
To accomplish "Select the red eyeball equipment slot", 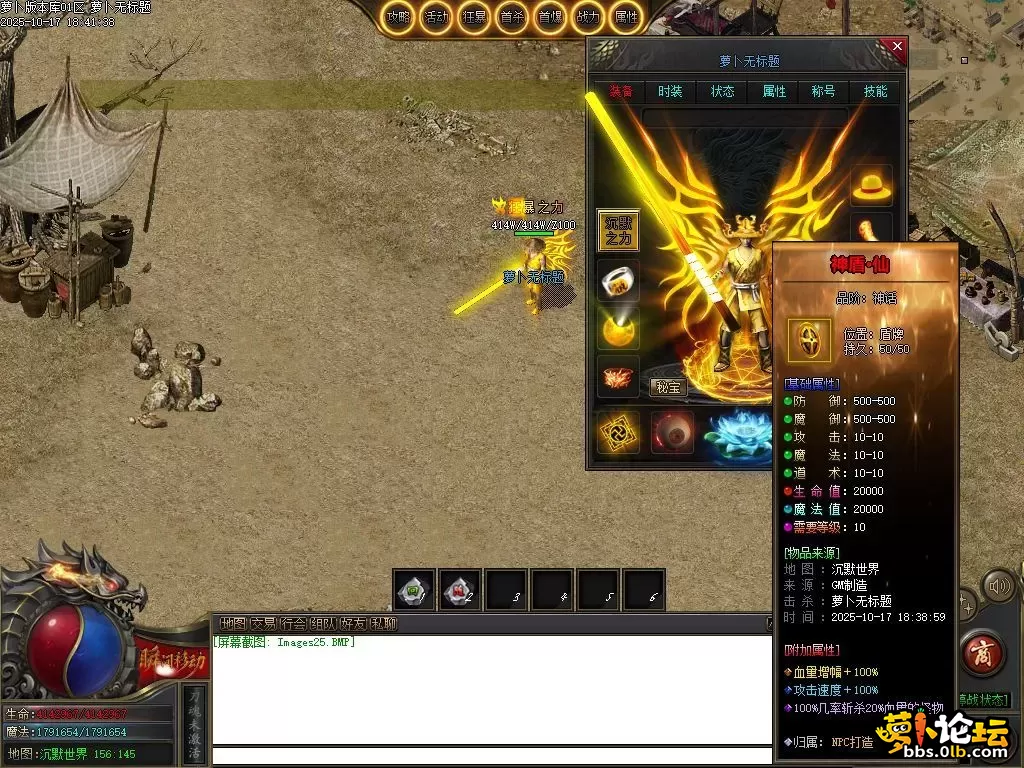I will tap(672, 433).
